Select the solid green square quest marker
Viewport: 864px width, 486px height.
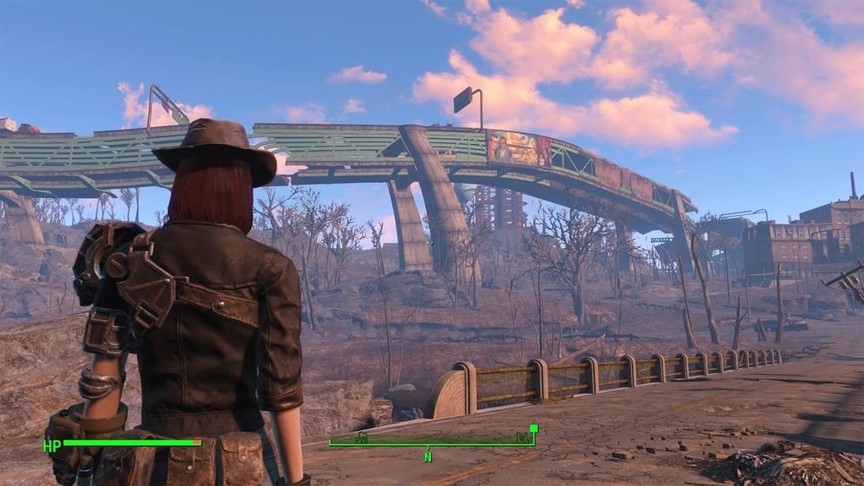point(534,429)
